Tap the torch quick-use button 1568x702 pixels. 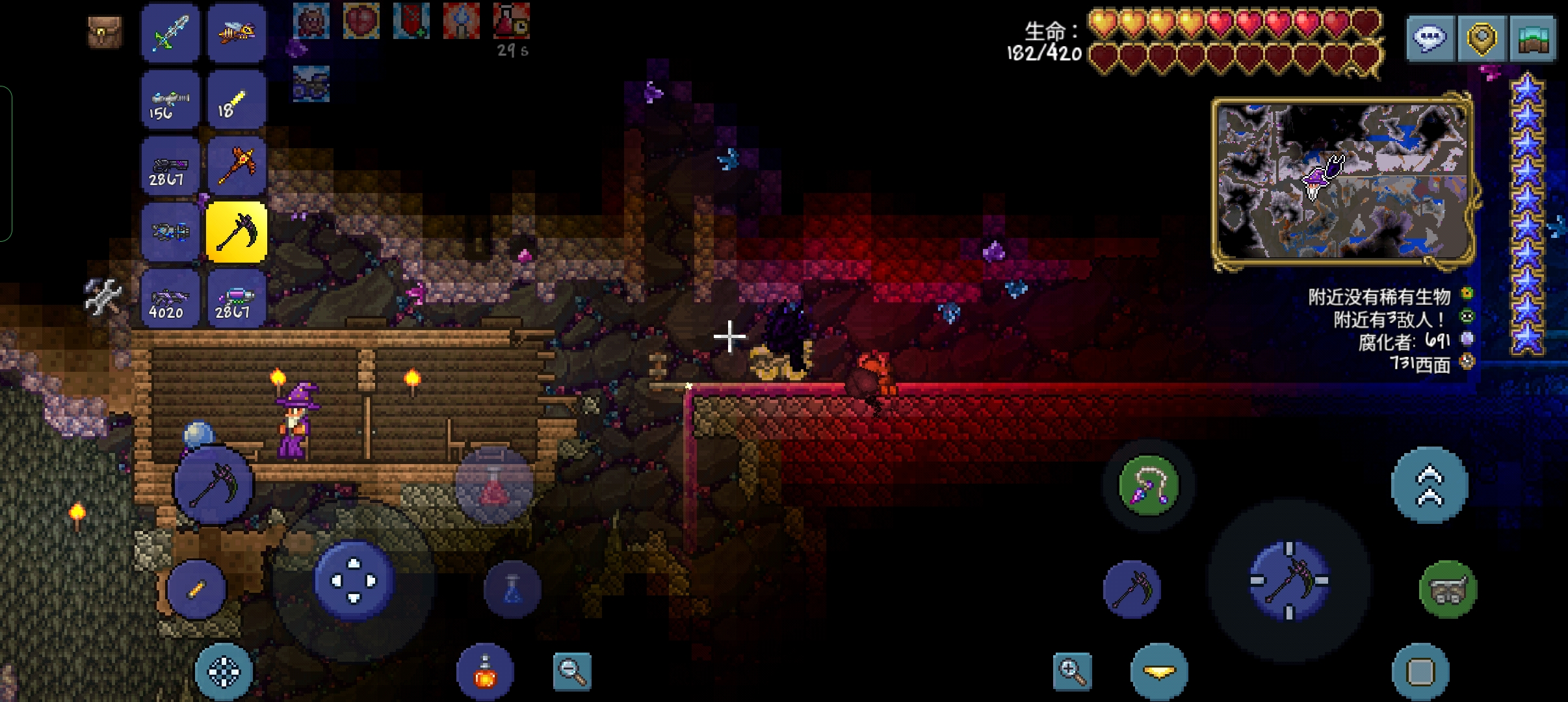(x=196, y=589)
